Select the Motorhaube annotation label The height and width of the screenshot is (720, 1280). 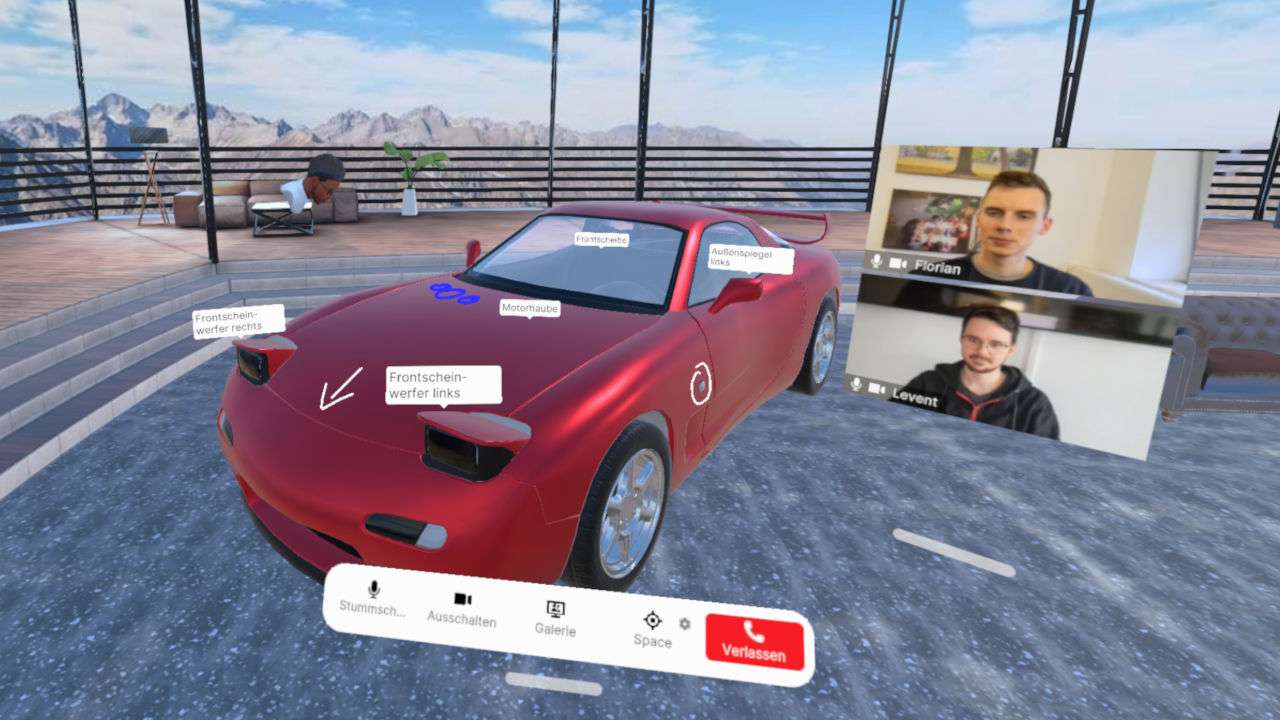coord(531,309)
